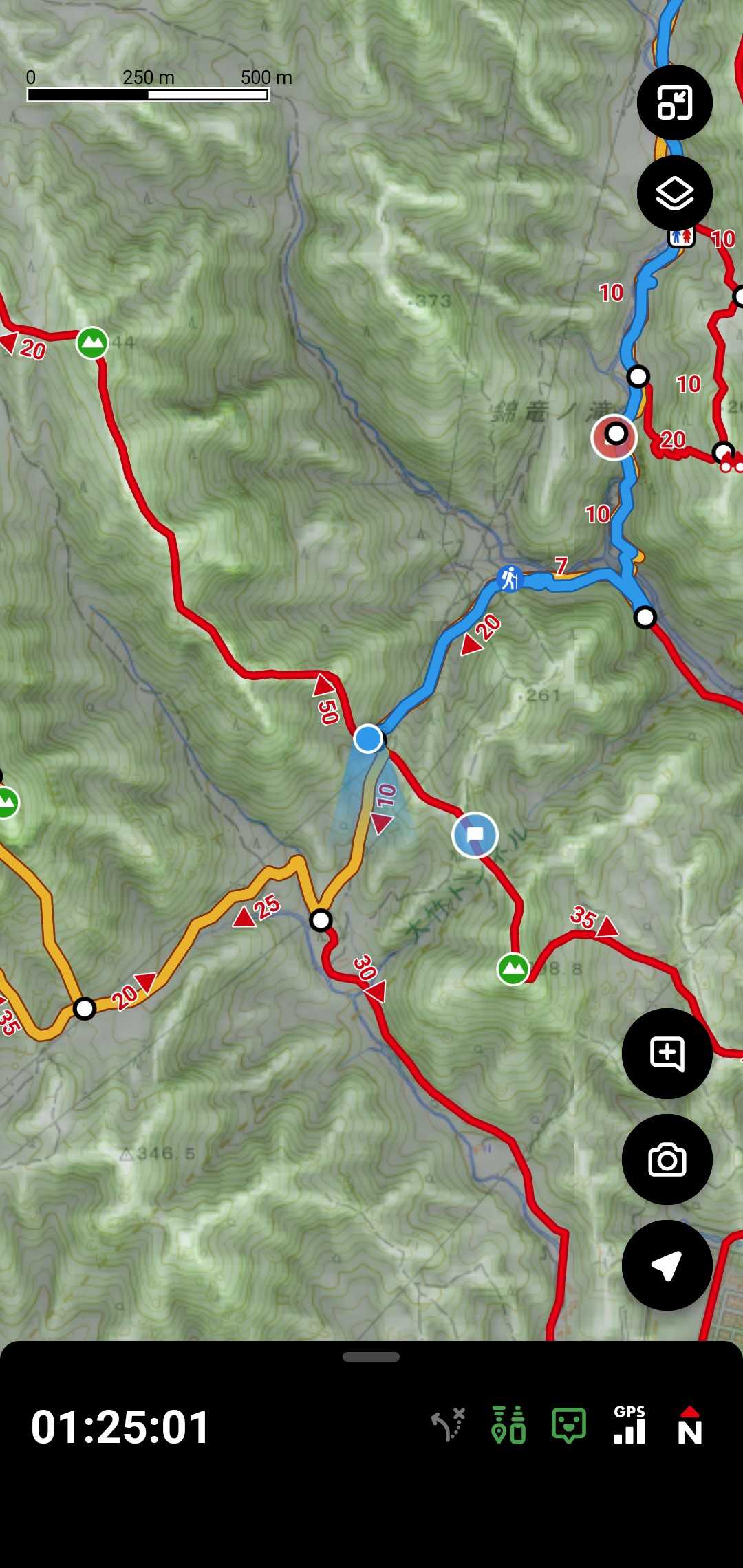Select the green waypoint pins icon
The image size is (743, 1568).
(509, 1426)
